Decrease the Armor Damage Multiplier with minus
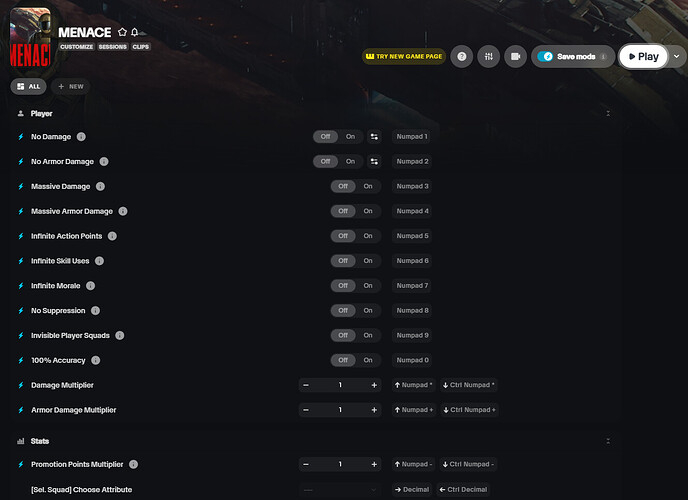The height and width of the screenshot is (500, 688). (x=306, y=410)
